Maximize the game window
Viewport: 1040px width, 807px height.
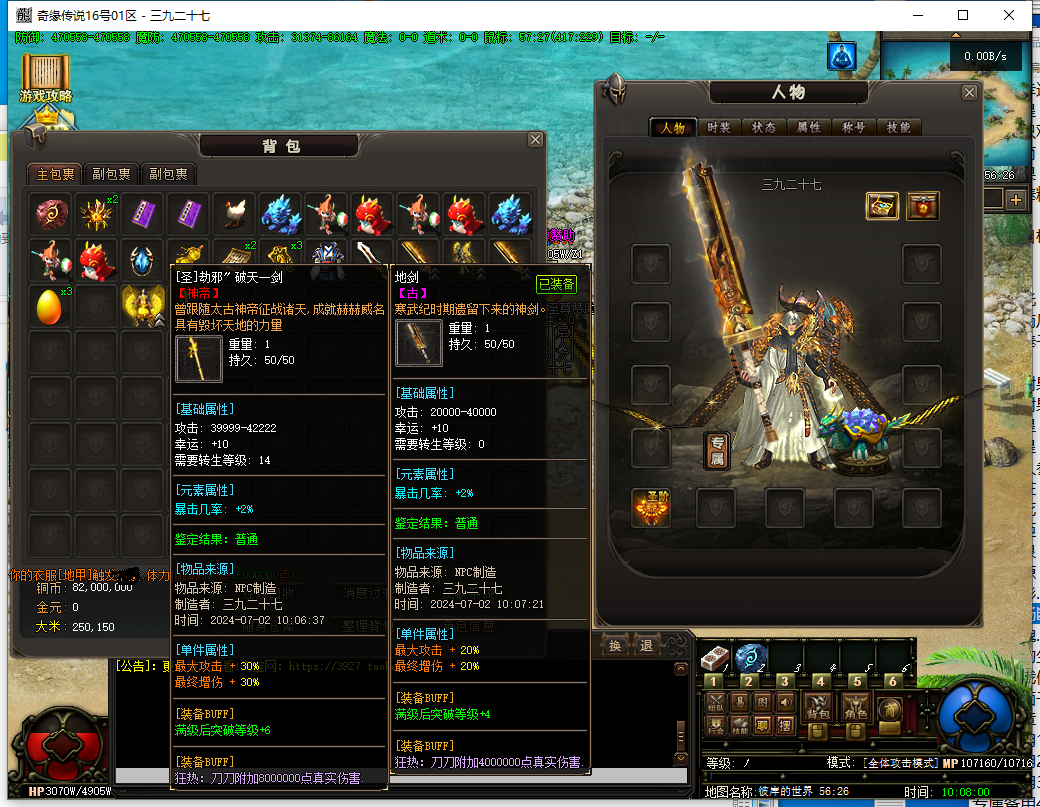[963, 14]
